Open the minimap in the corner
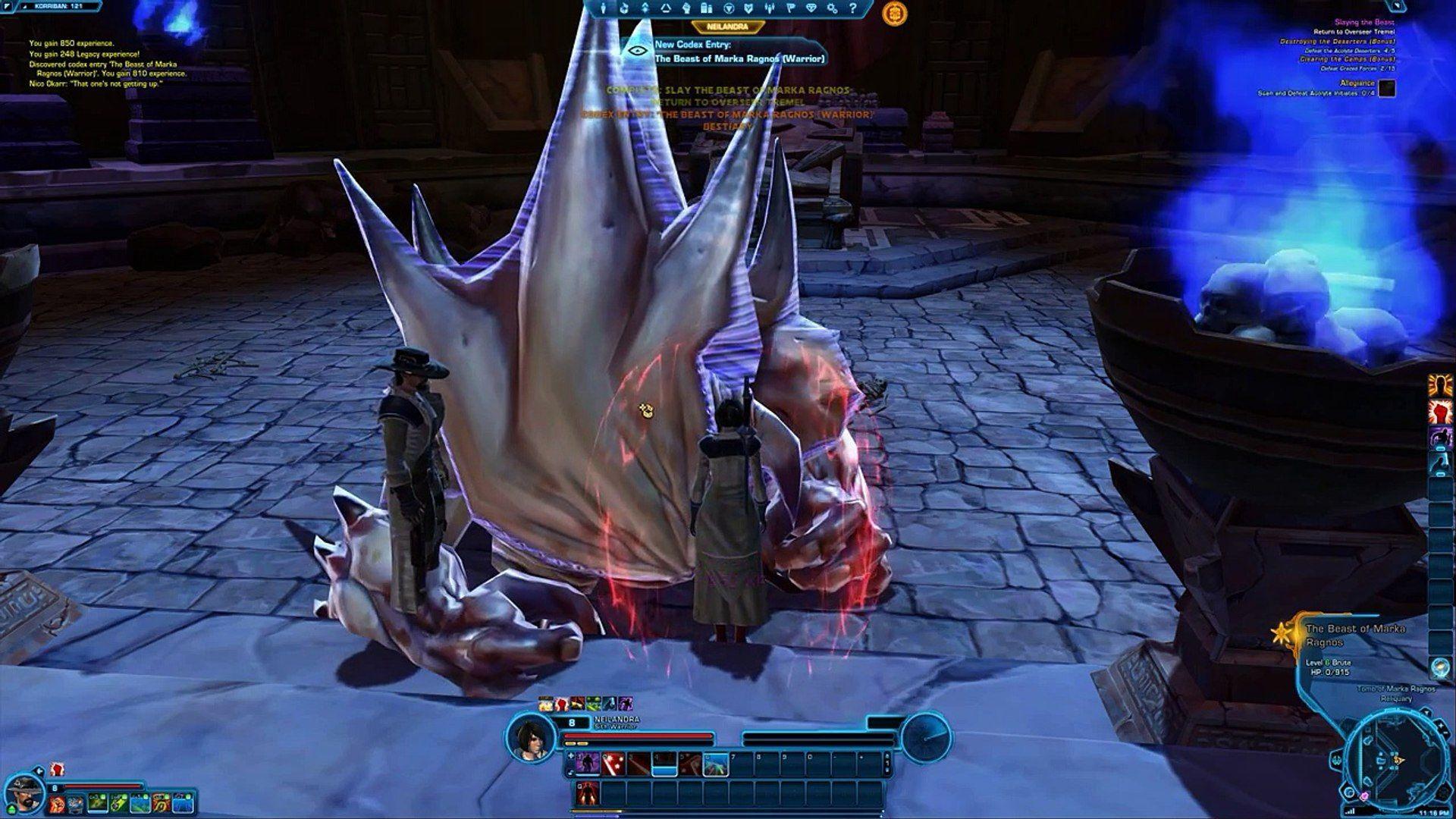 pyautogui.click(x=1394, y=758)
